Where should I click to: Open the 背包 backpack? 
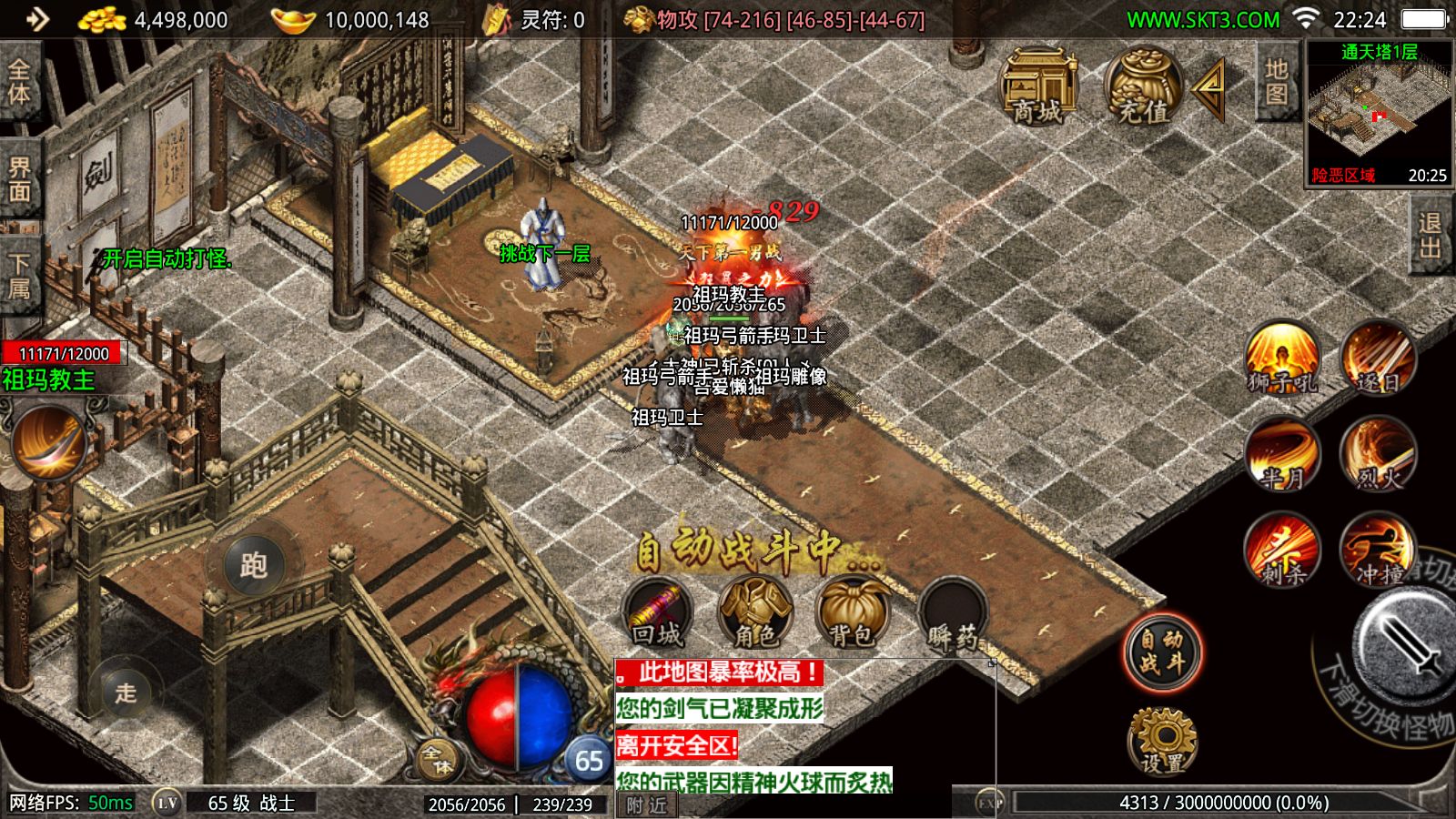point(852,613)
